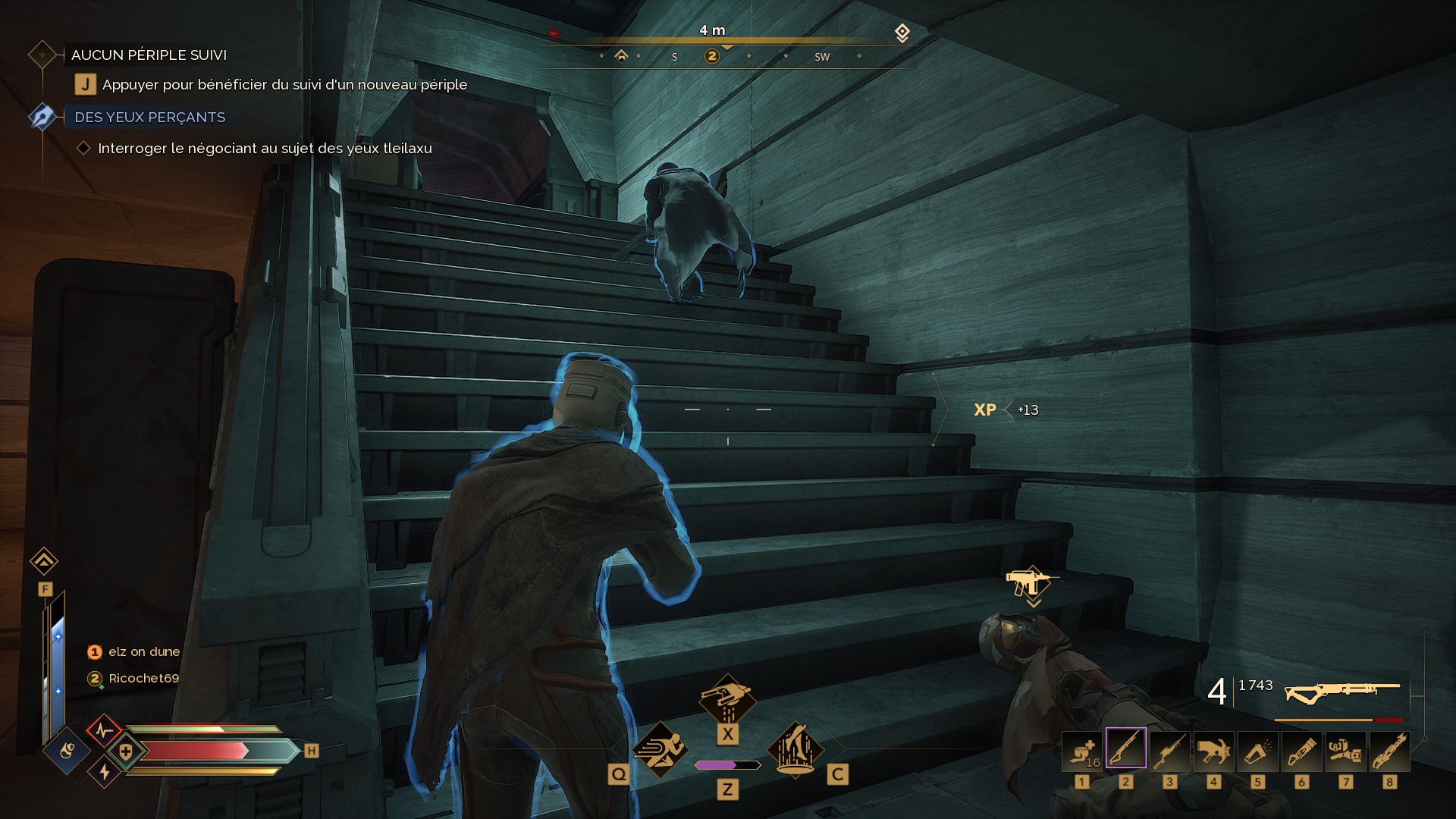Select party member elz on dune
1456x819 pixels.
tap(144, 651)
